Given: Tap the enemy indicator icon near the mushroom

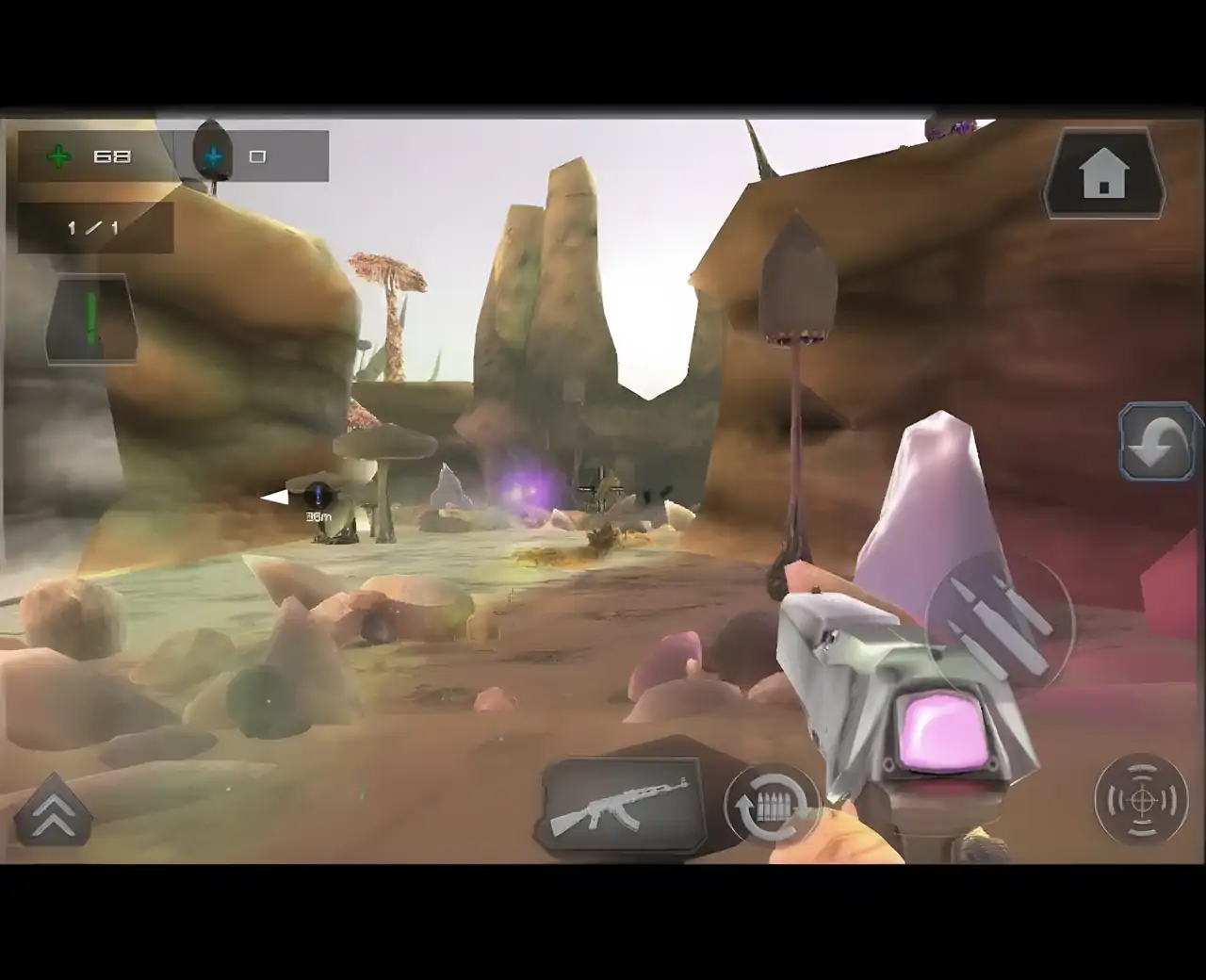Looking at the screenshot, I should [x=318, y=495].
